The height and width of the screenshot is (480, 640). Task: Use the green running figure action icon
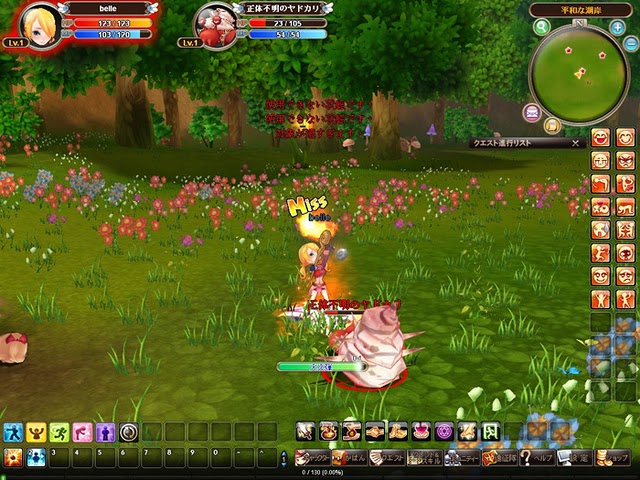[x=59, y=432]
